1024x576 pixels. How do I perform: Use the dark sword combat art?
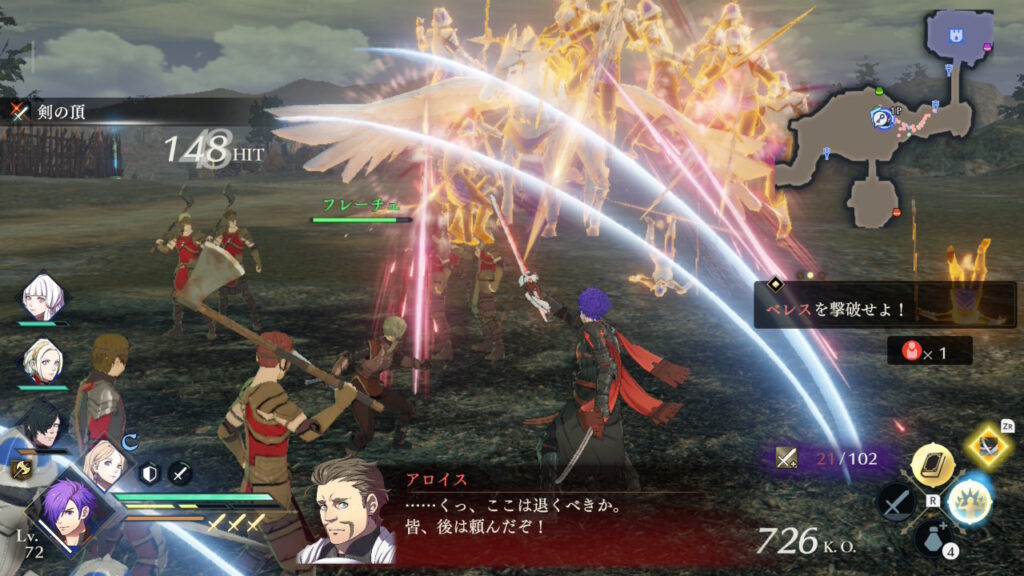894,500
